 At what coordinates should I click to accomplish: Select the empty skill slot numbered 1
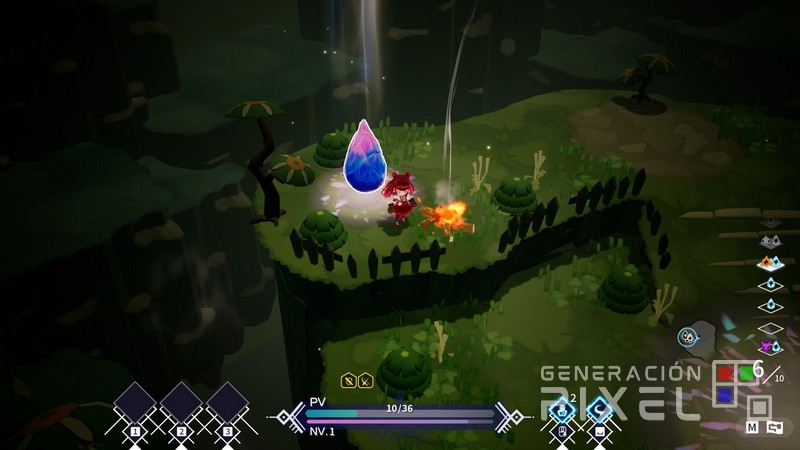pos(135,404)
